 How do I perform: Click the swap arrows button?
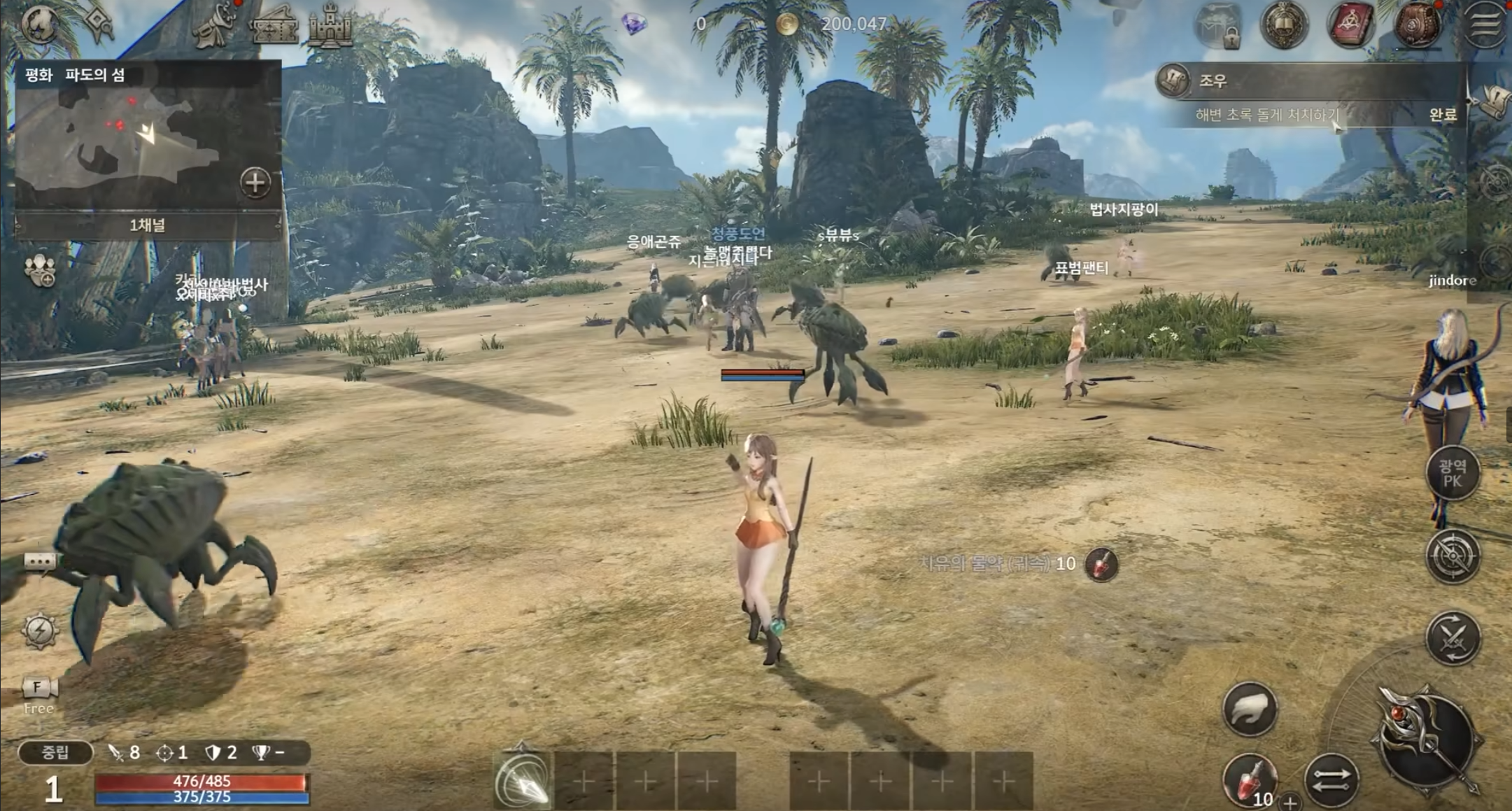[x=1331, y=781]
